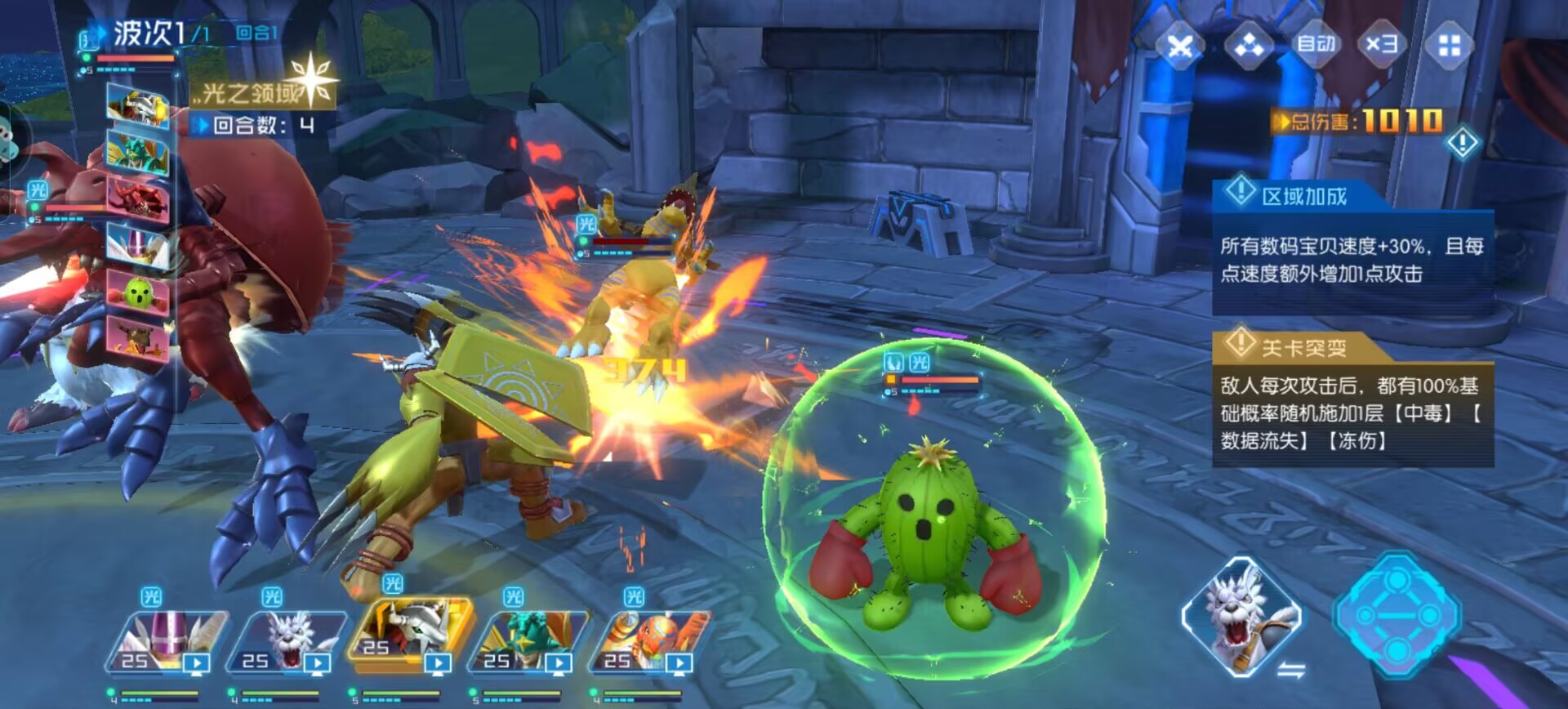
Task: Tap the swap arrows below the skill icon
Action: point(1290,671)
